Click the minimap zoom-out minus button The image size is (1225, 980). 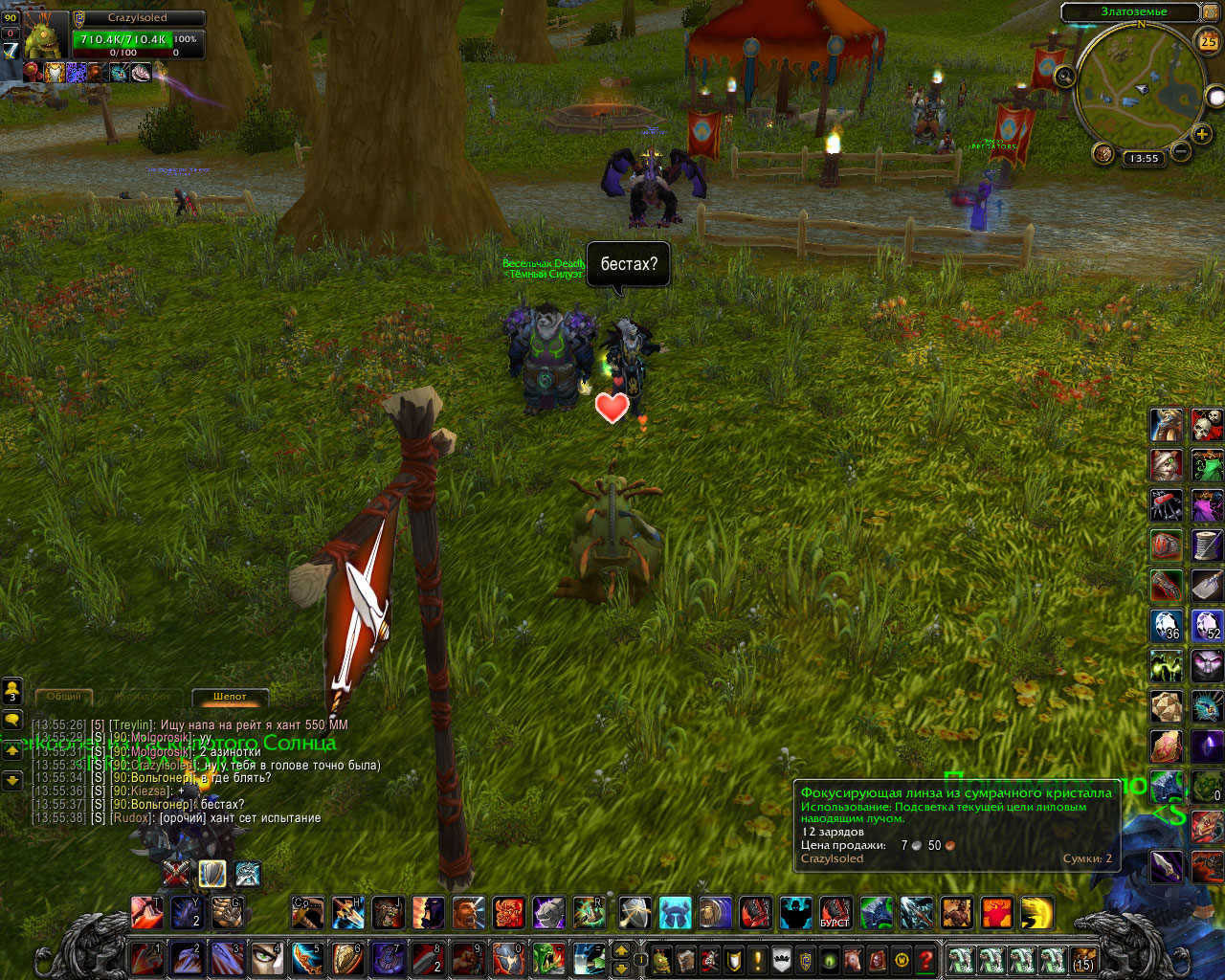(1181, 151)
